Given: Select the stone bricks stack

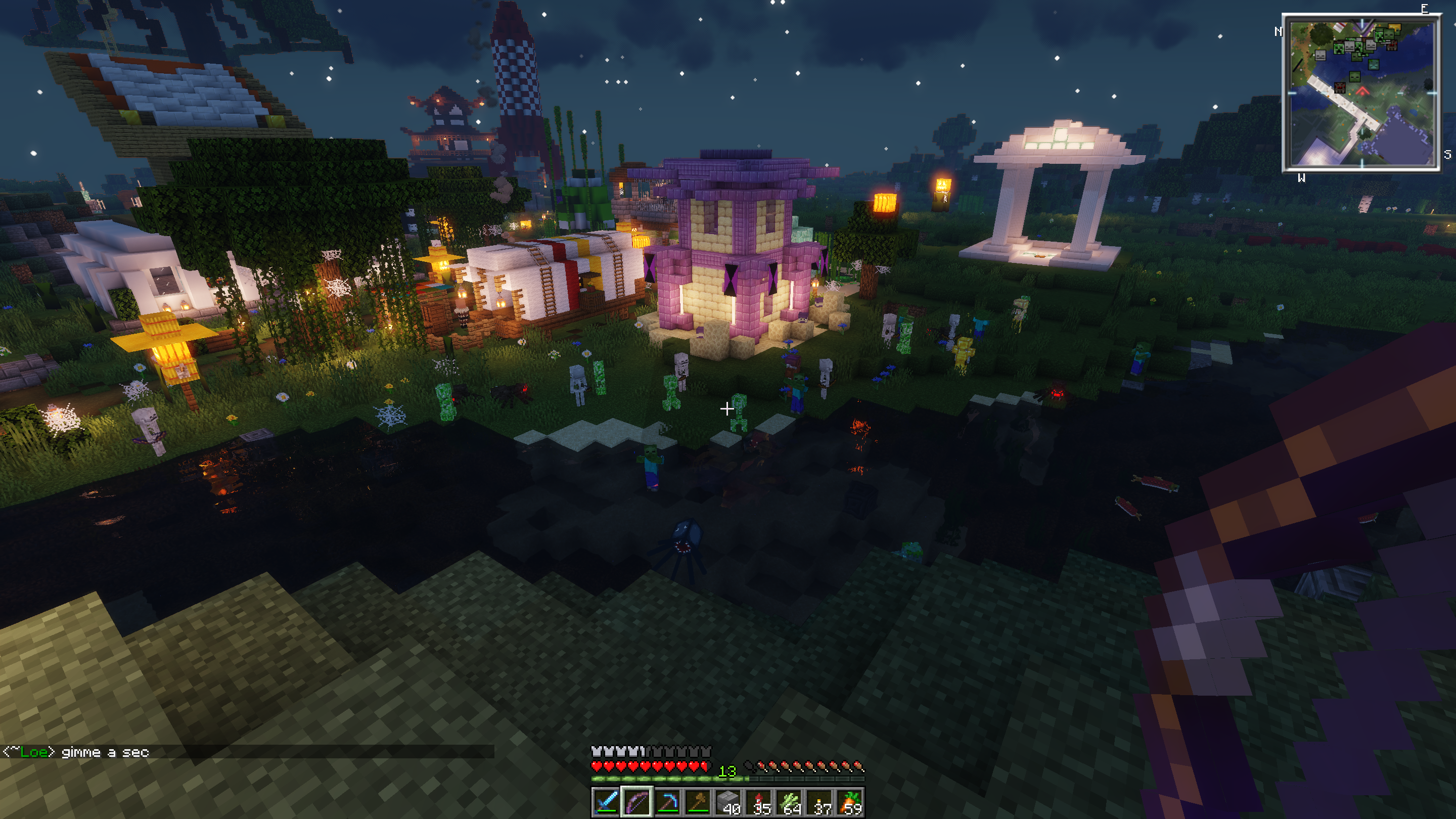Looking at the screenshot, I should 728,801.
